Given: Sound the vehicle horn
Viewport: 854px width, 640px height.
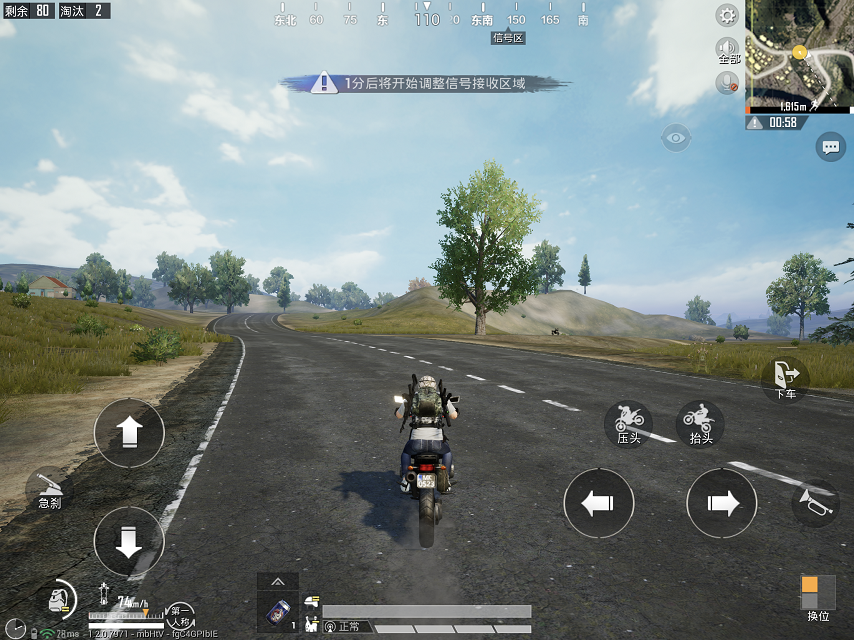Looking at the screenshot, I should coord(814,503).
